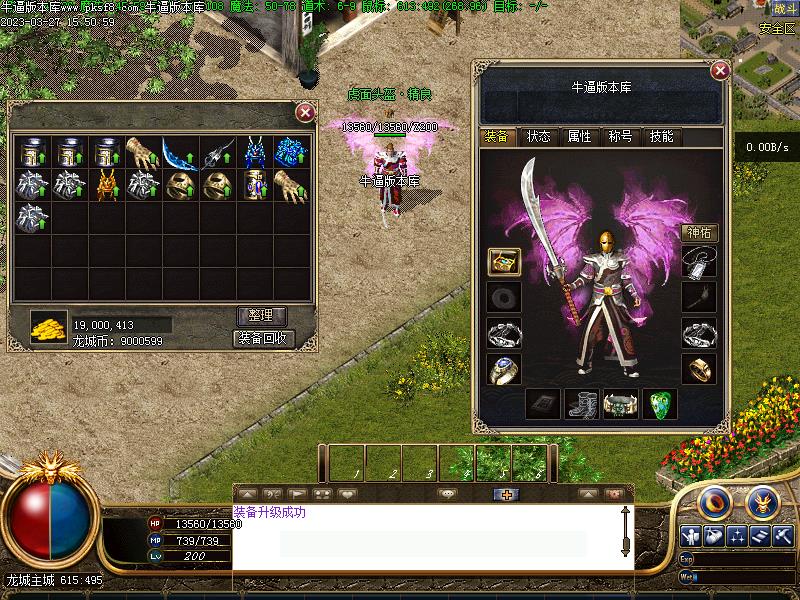
Task: Close the character equipment panel
Action: click(719, 71)
